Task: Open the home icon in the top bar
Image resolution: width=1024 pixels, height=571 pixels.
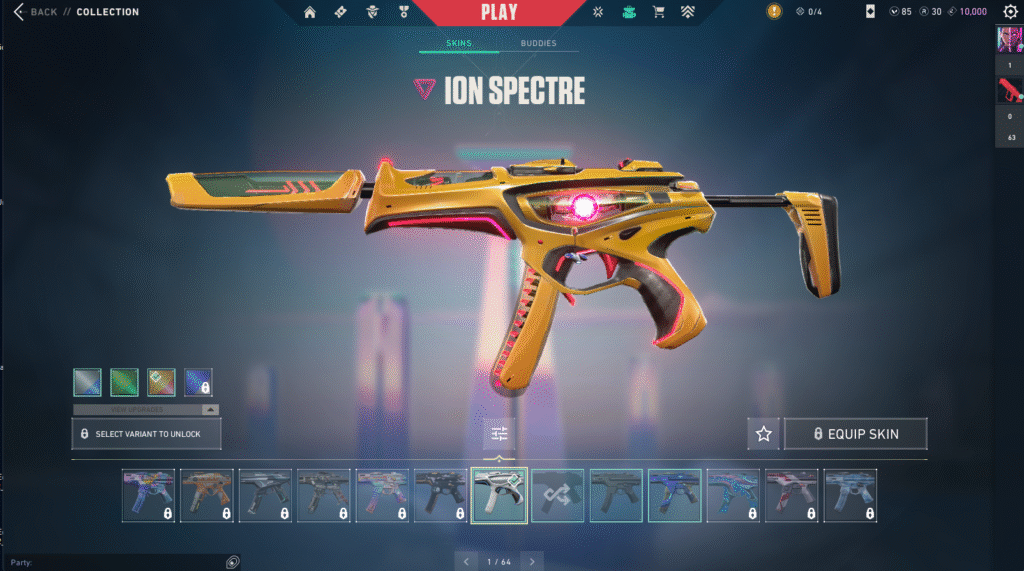Action: 310,12
